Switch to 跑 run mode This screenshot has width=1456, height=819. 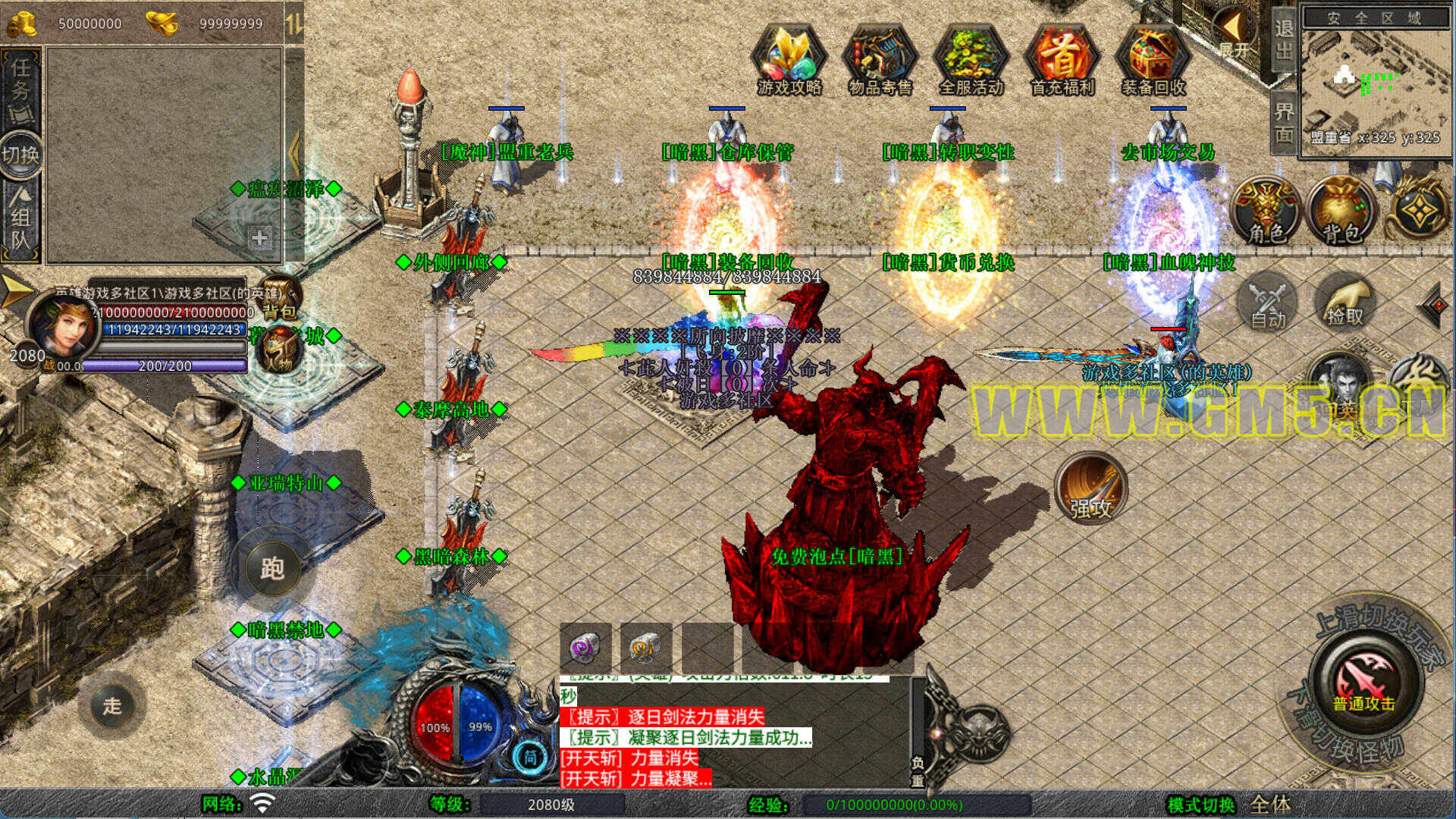(x=272, y=569)
